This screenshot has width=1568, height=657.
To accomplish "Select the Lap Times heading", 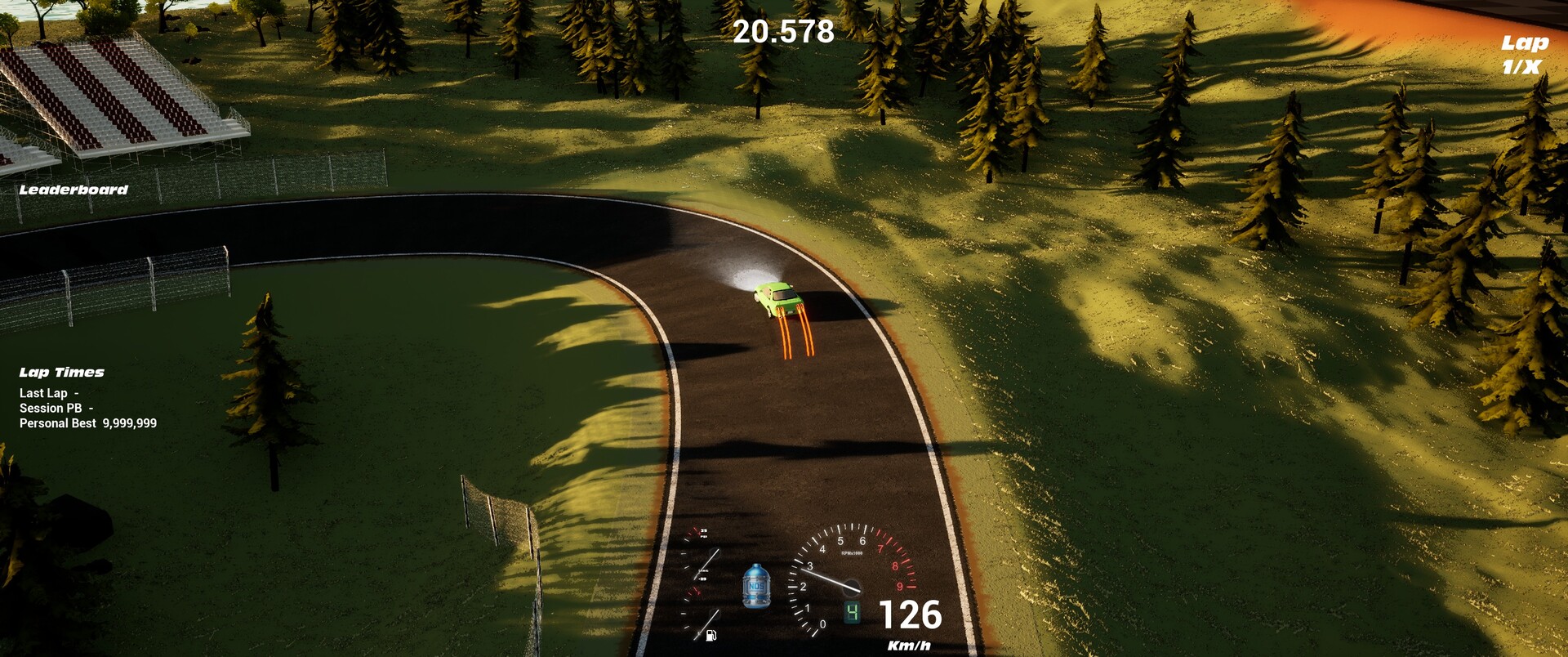I will coord(62,373).
